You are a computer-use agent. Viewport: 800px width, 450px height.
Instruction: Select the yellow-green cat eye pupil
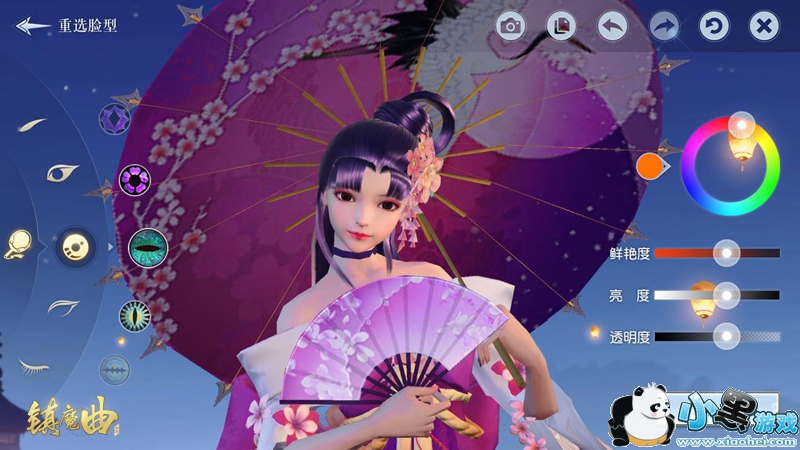pyautogui.click(x=134, y=316)
